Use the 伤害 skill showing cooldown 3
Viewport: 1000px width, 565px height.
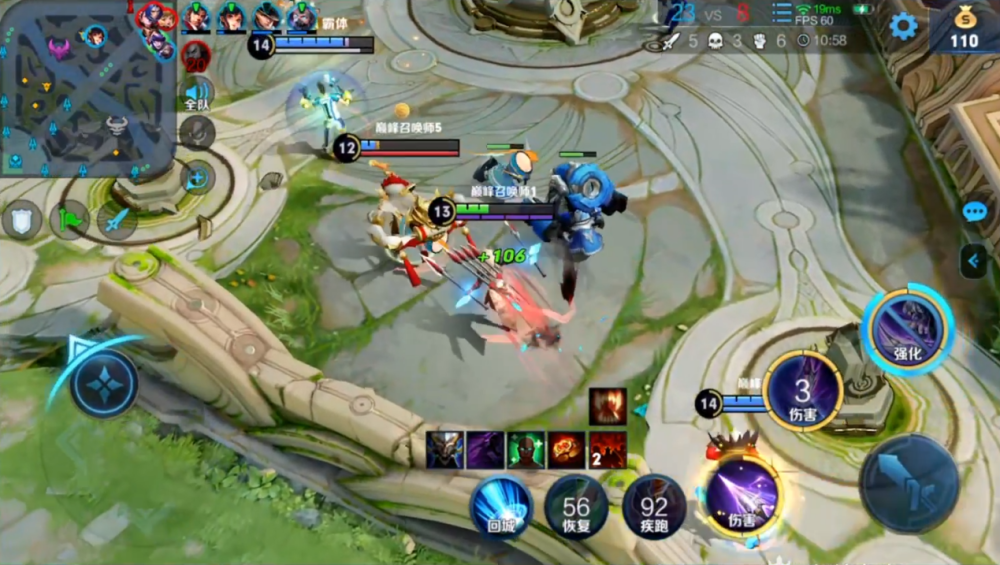(x=802, y=390)
